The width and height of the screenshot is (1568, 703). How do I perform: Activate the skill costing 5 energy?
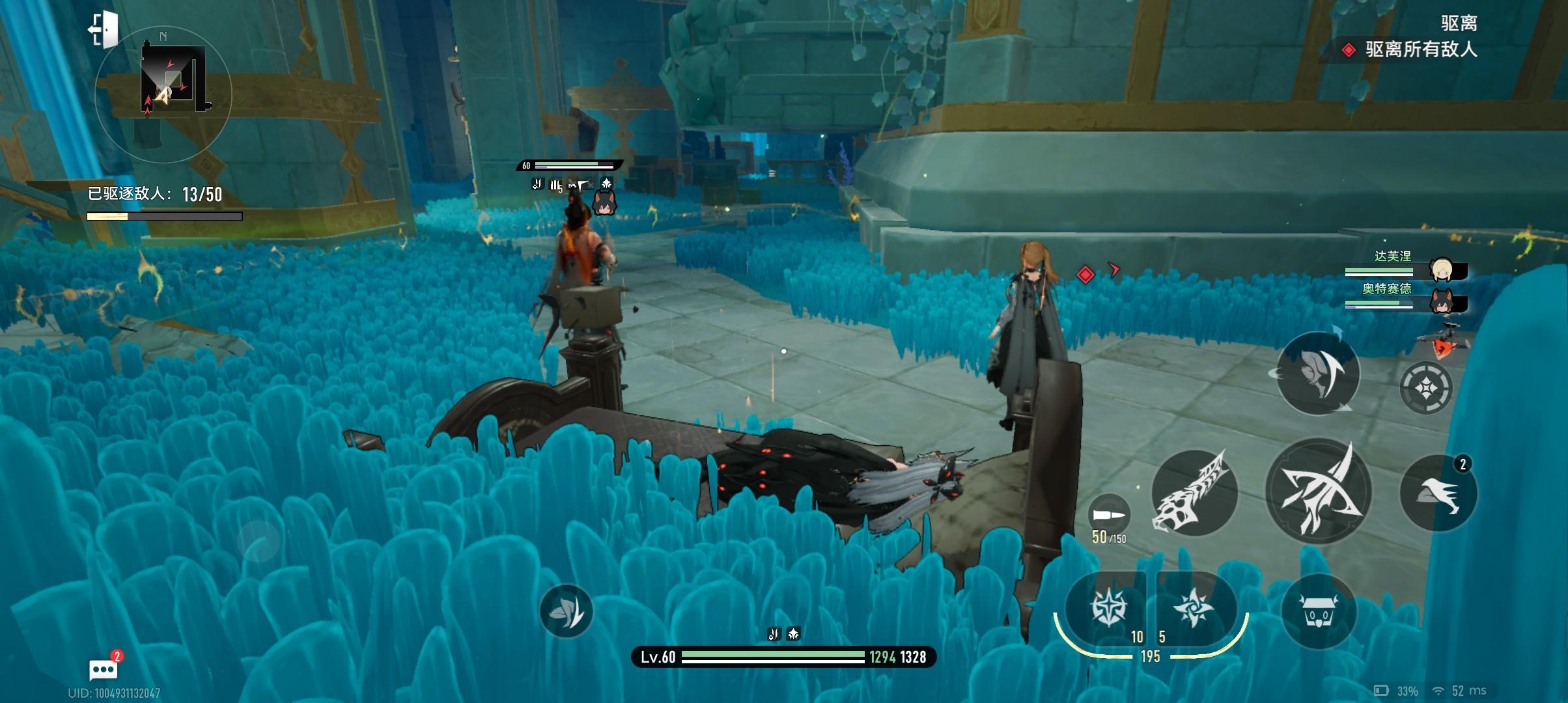(1193, 608)
